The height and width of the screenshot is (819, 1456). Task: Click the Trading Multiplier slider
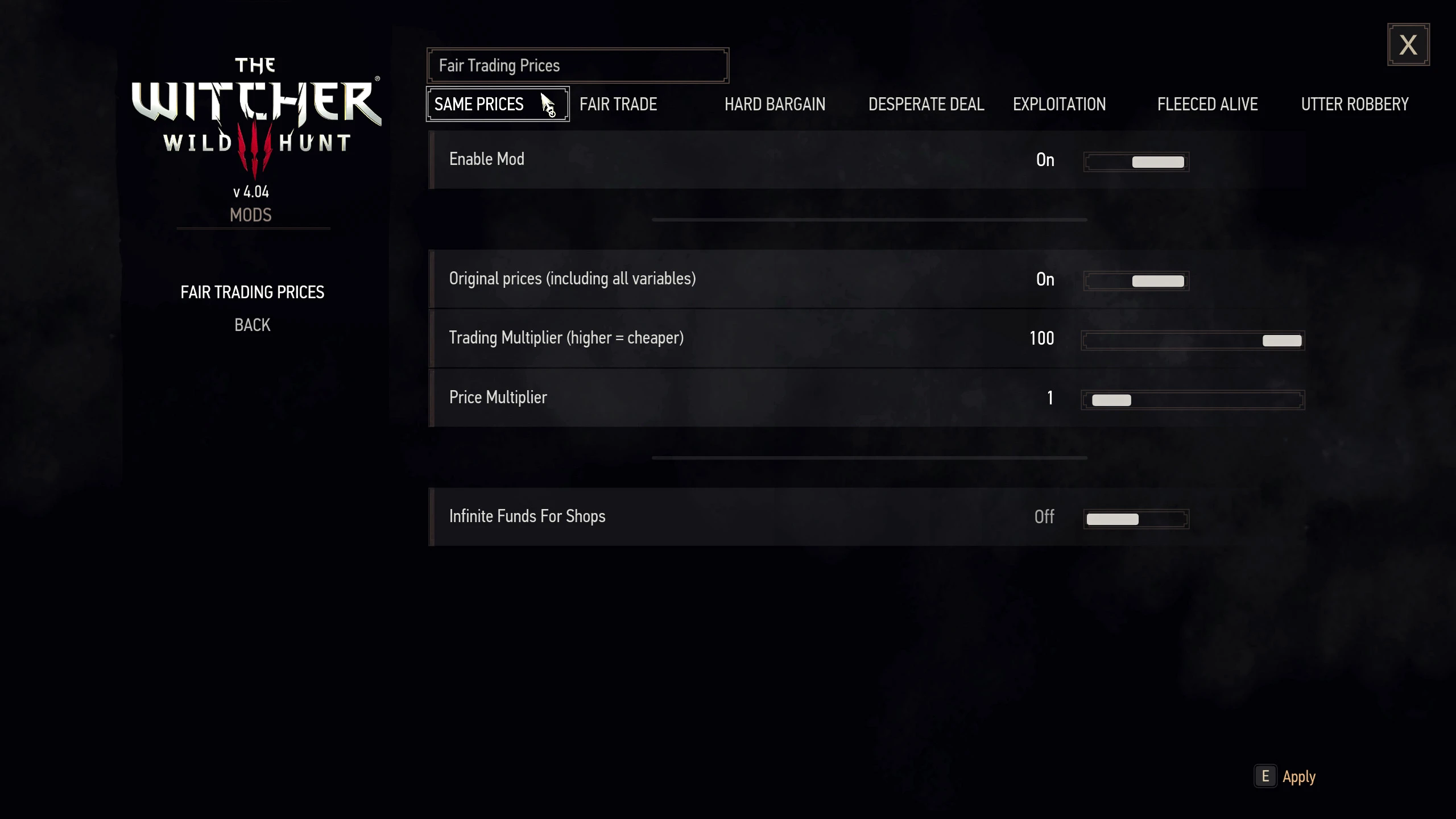pyautogui.click(x=1193, y=341)
